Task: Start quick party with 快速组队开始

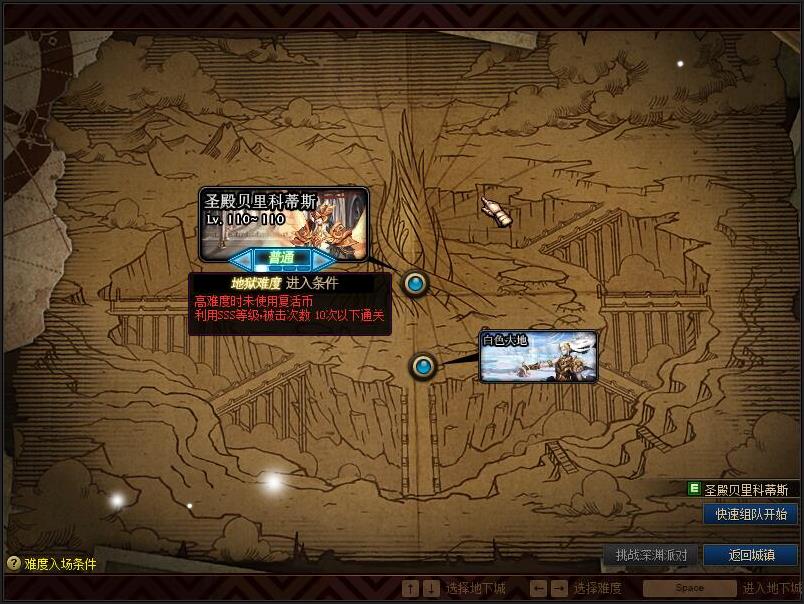Action: (x=750, y=514)
